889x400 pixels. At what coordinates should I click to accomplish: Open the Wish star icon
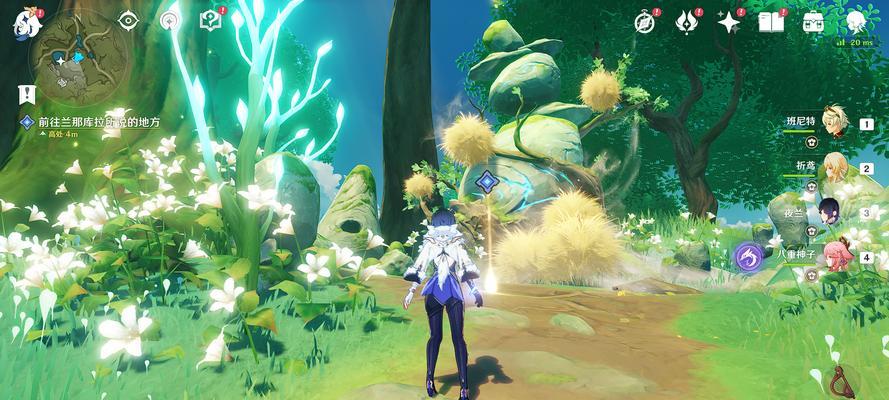pos(729,21)
